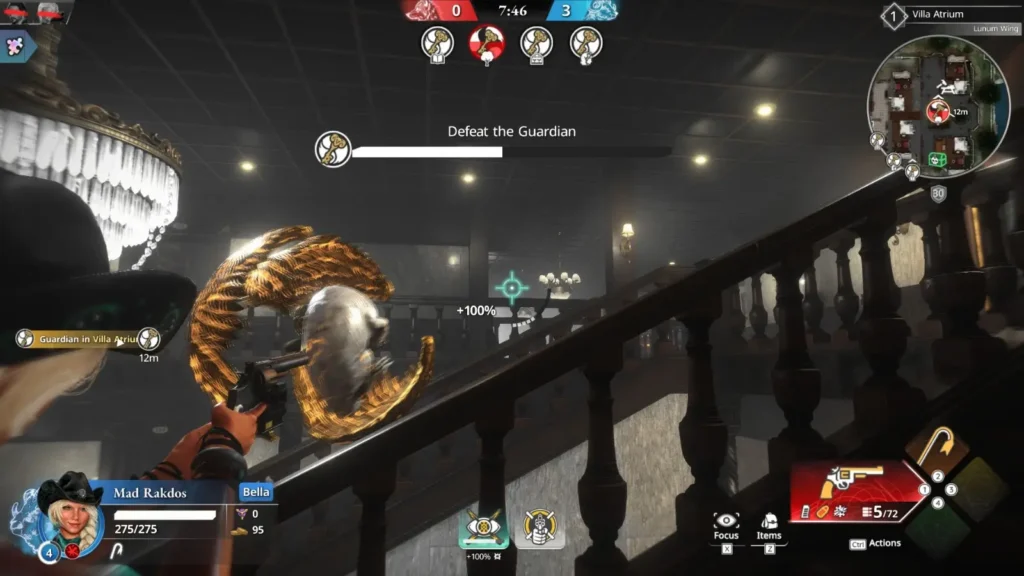The width and height of the screenshot is (1024, 576).
Task: Open the Items backpack
Action: [x=769, y=522]
